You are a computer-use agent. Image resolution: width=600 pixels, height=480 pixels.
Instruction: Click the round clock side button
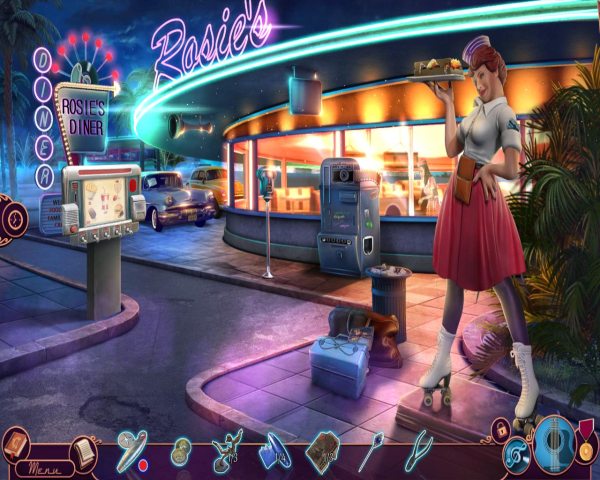12,217
